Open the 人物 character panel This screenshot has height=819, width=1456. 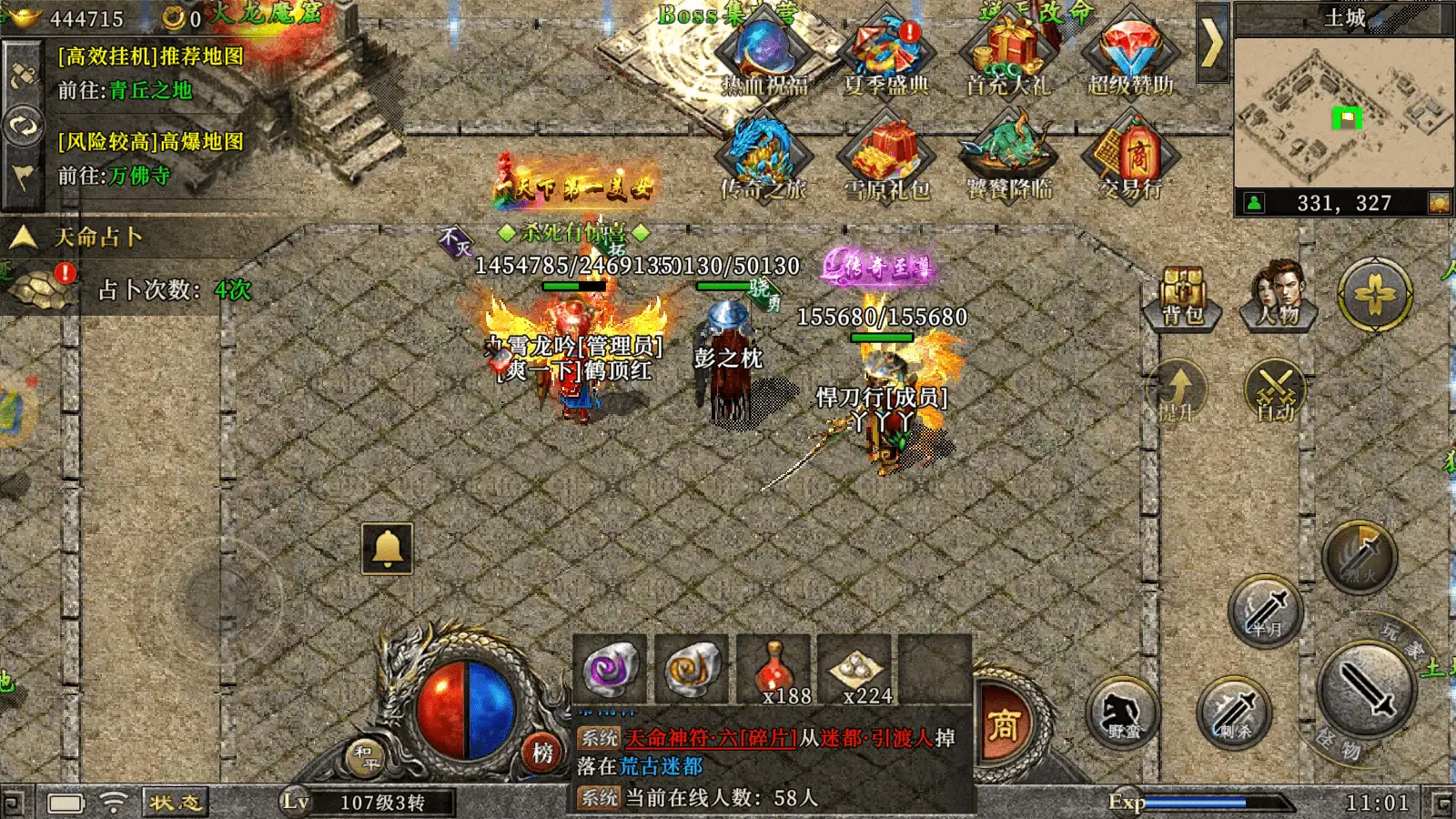pyautogui.click(x=1279, y=293)
